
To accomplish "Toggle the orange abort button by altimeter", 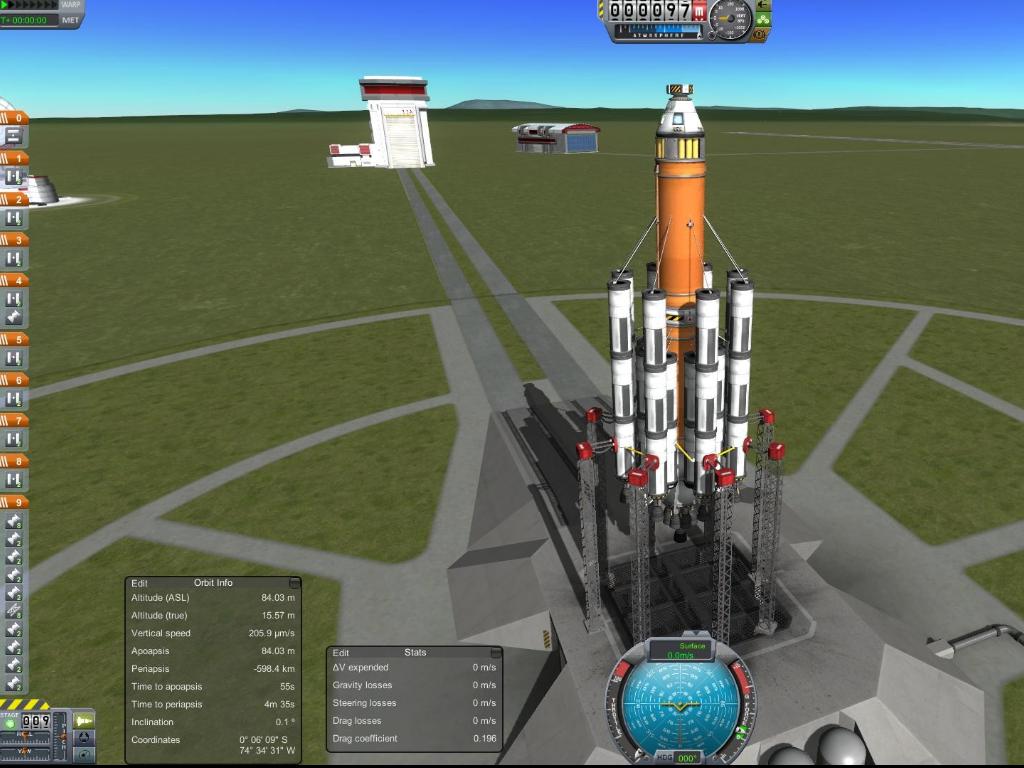I will (760, 35).
